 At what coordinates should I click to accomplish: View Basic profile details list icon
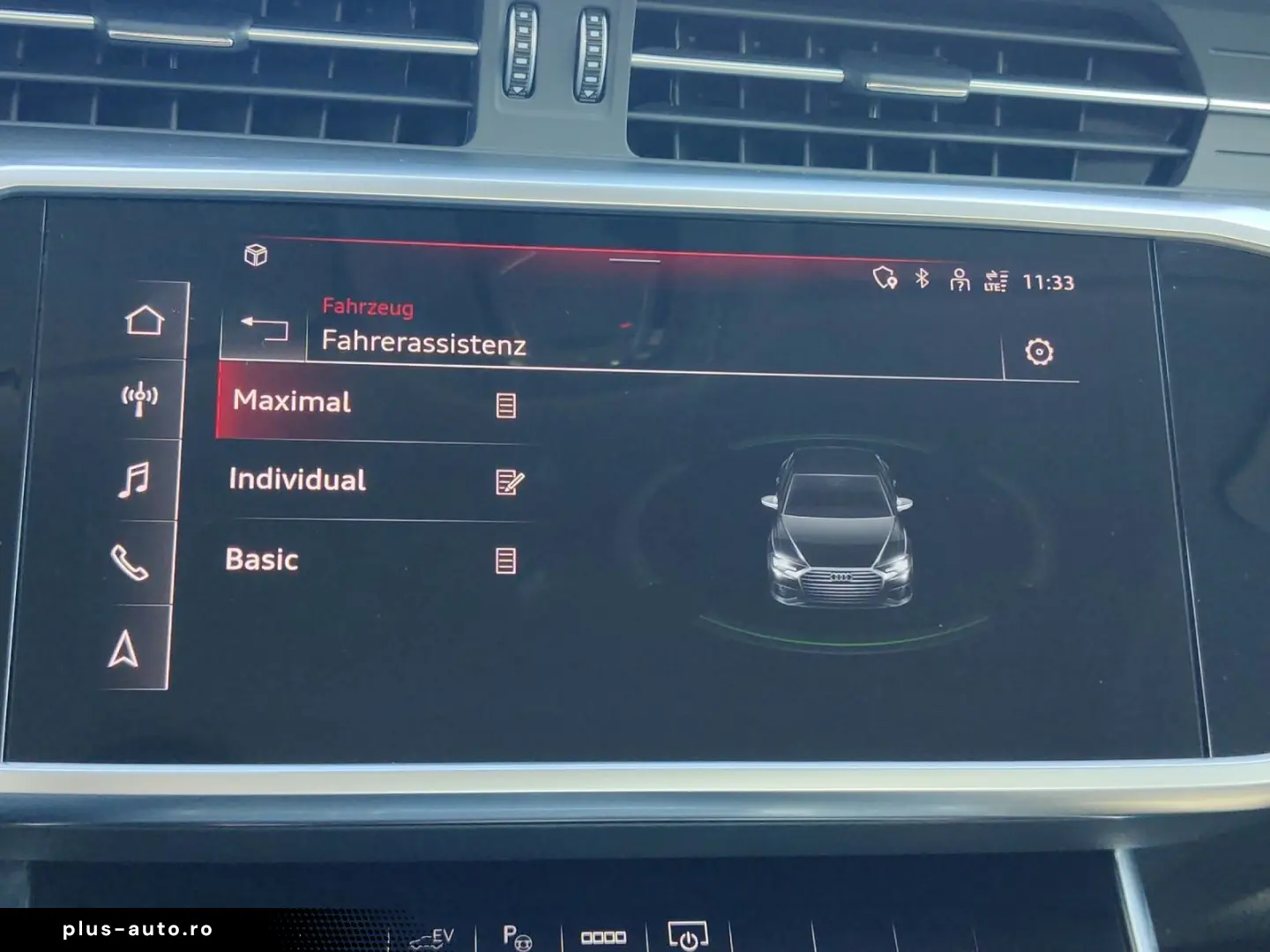pyautogui.click(x=505, y=561)
